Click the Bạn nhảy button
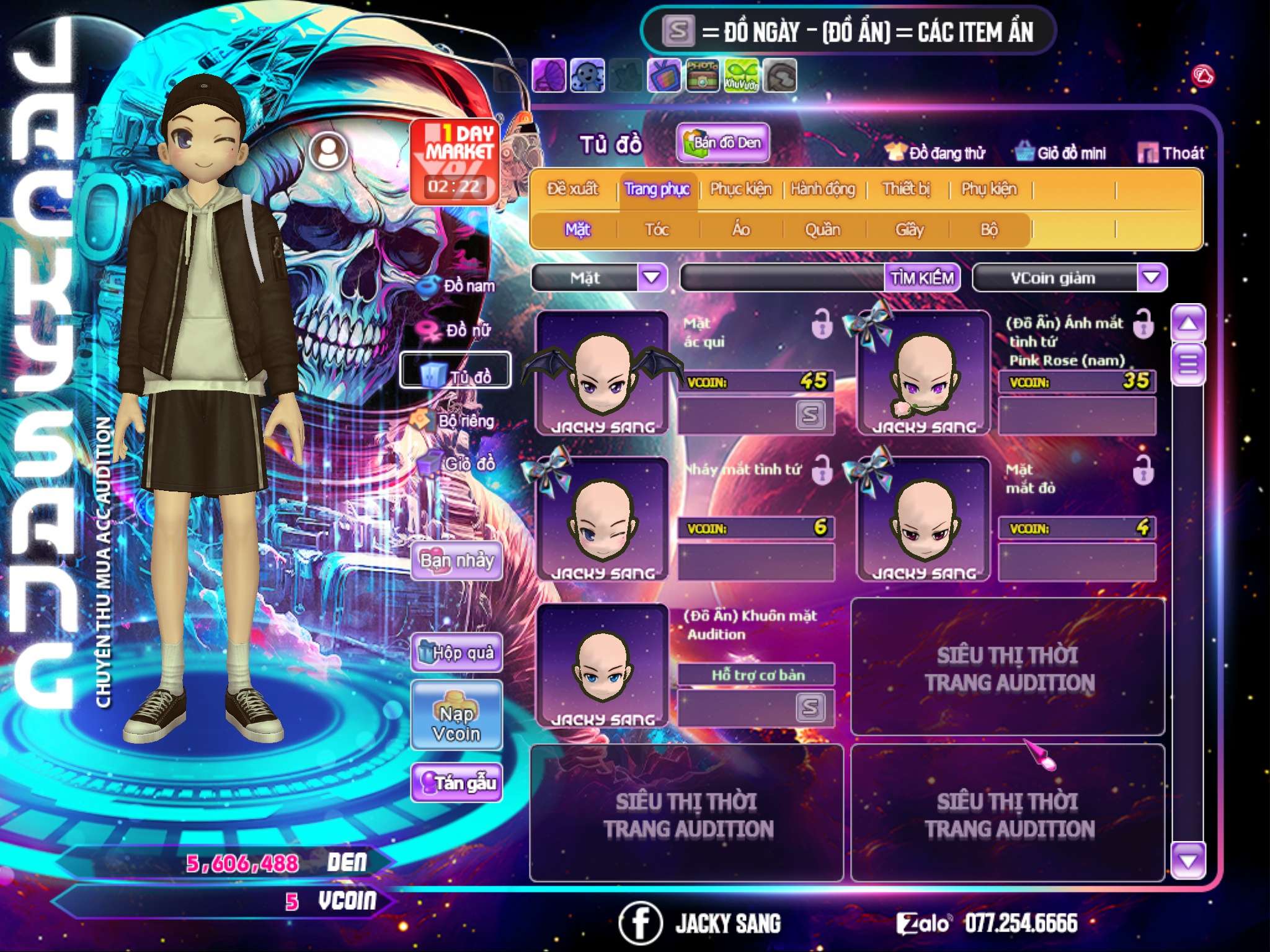 [457, 561]
